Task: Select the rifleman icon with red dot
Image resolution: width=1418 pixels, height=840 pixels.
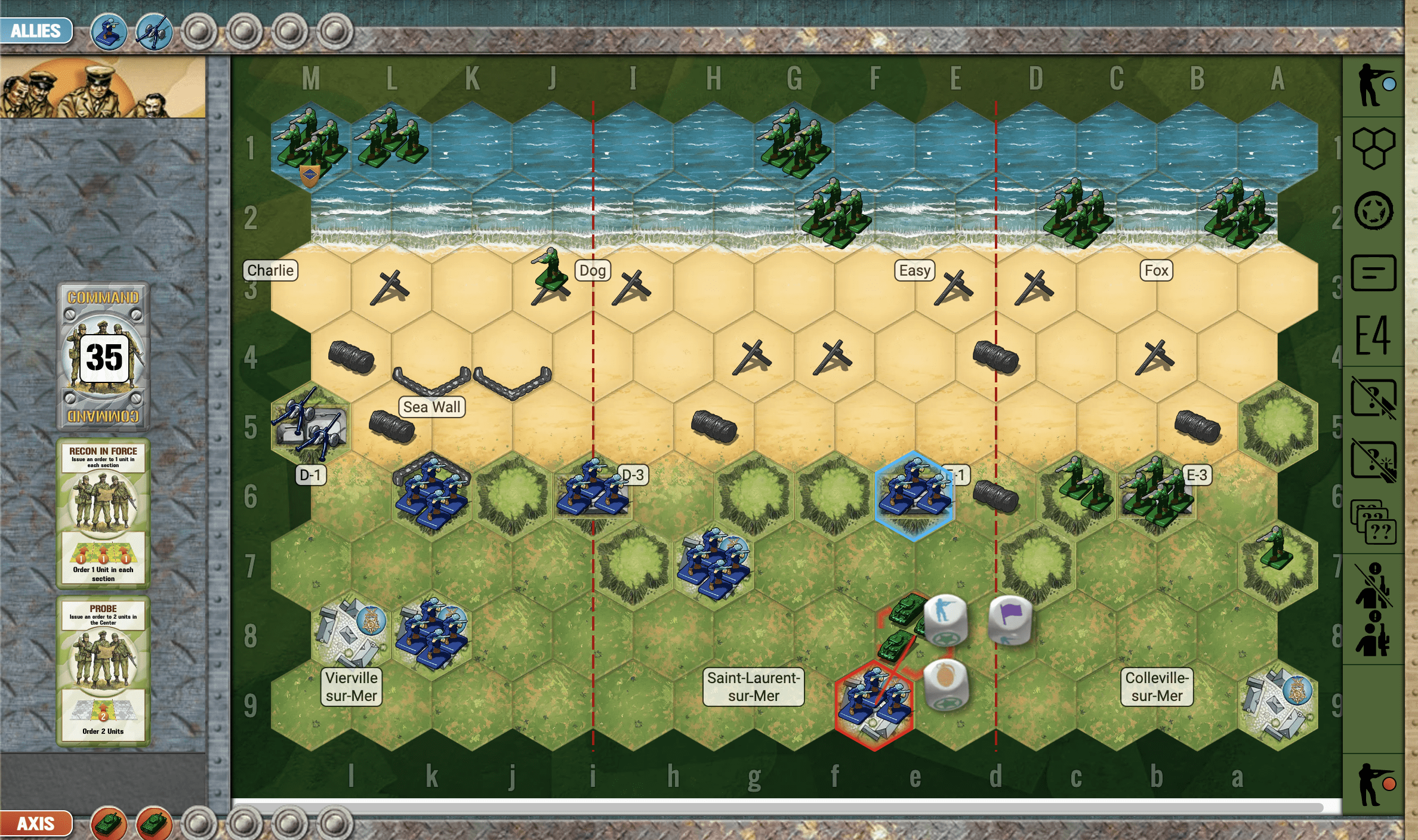Action: click(x=1374, y=784)
